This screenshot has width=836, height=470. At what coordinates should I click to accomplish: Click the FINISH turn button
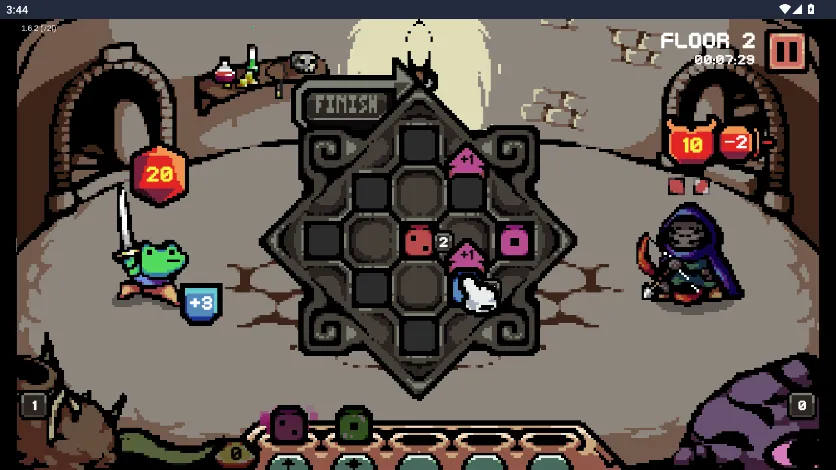point(346,104)
